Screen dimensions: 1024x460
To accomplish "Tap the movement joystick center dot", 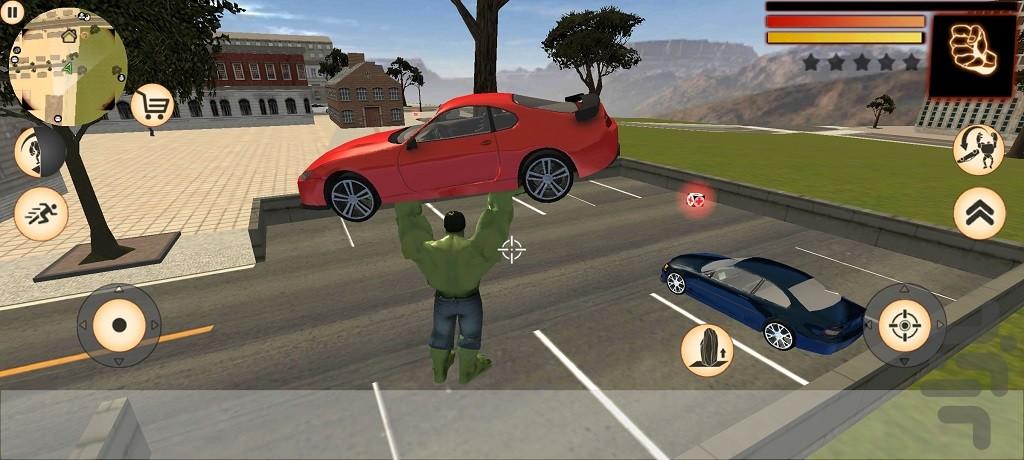I will pyautogui.click(x=119, y=325).
